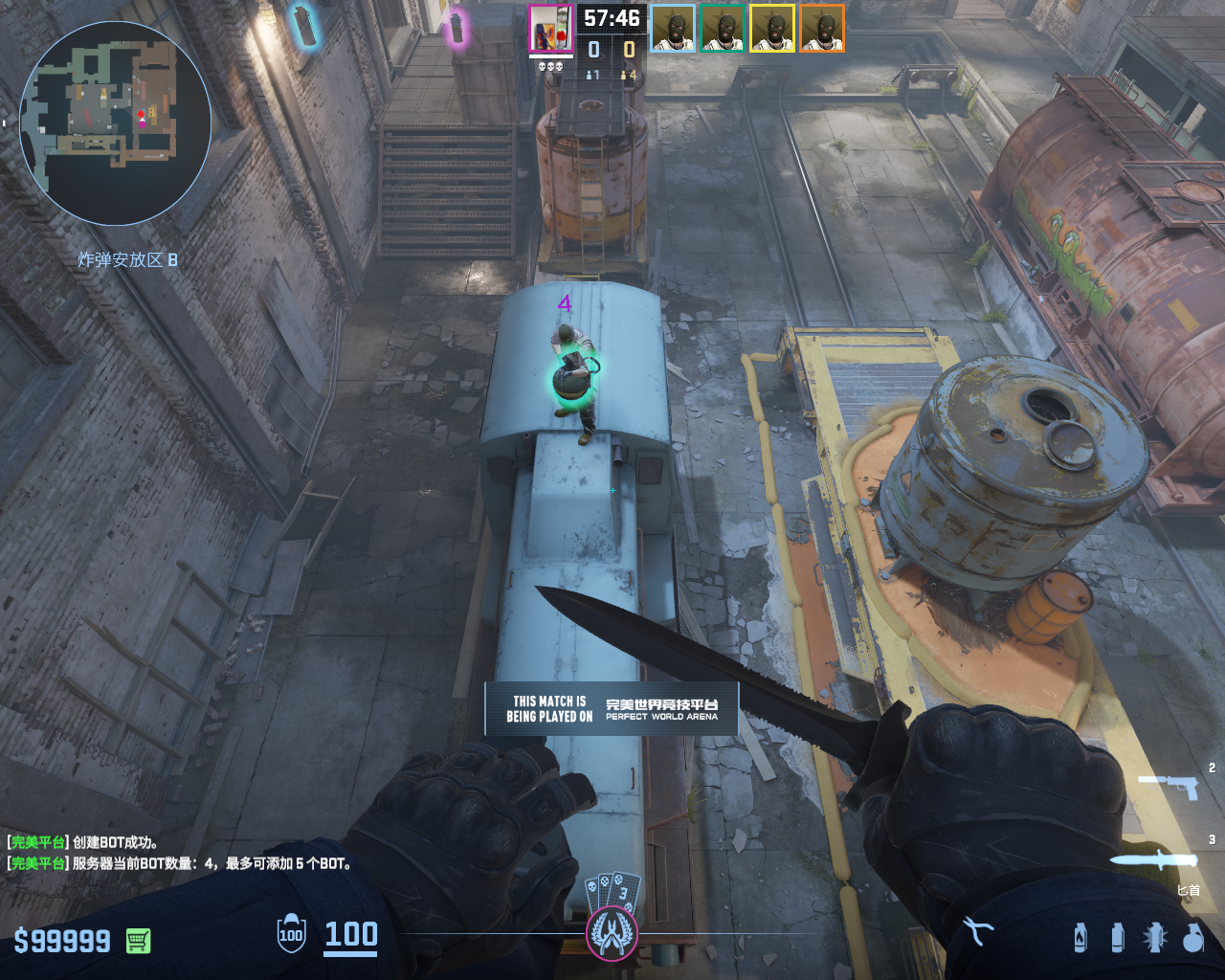Viewport: 1225px width, 980px height.
Task: Select the flashbang grenade icon
Action: coord(1154,938)
